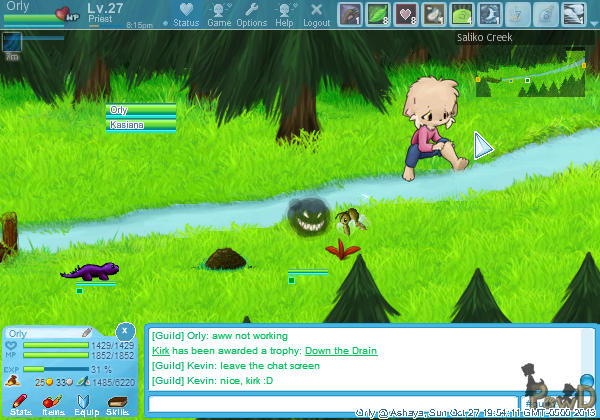This screenshot has width=600, height=420.
Task: Open the Equip screen
Action: 86,403
